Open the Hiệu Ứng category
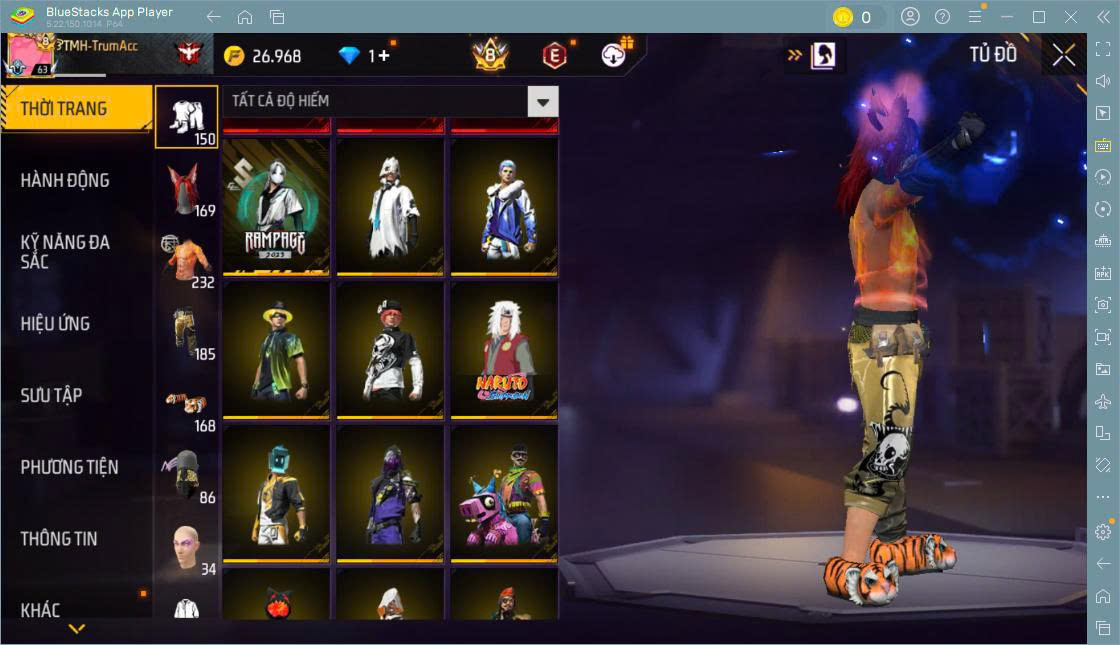Viewport: 1120px width, 645px height. pos(56,324)
